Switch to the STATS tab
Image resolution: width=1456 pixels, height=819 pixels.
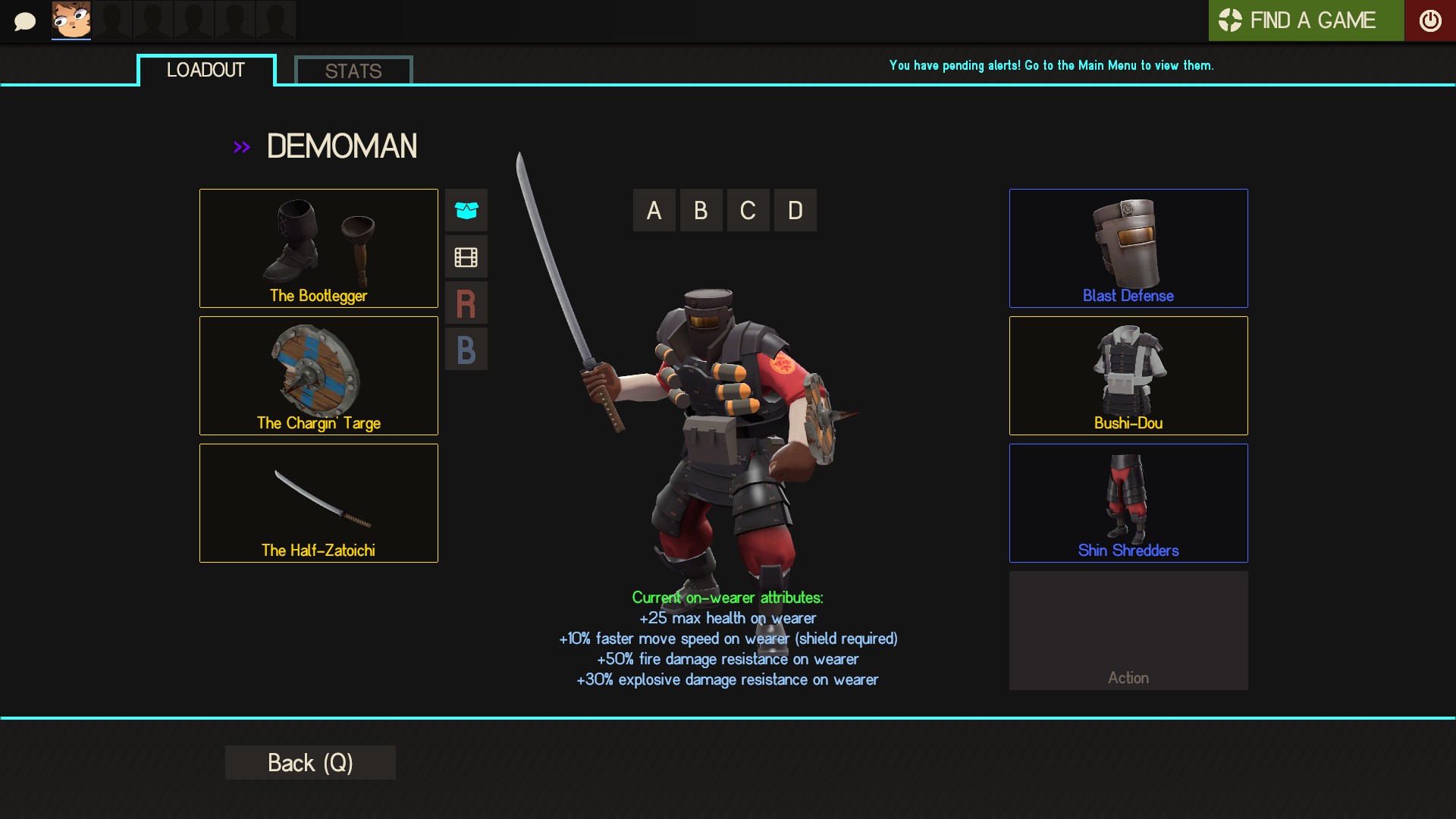point(353,71)
